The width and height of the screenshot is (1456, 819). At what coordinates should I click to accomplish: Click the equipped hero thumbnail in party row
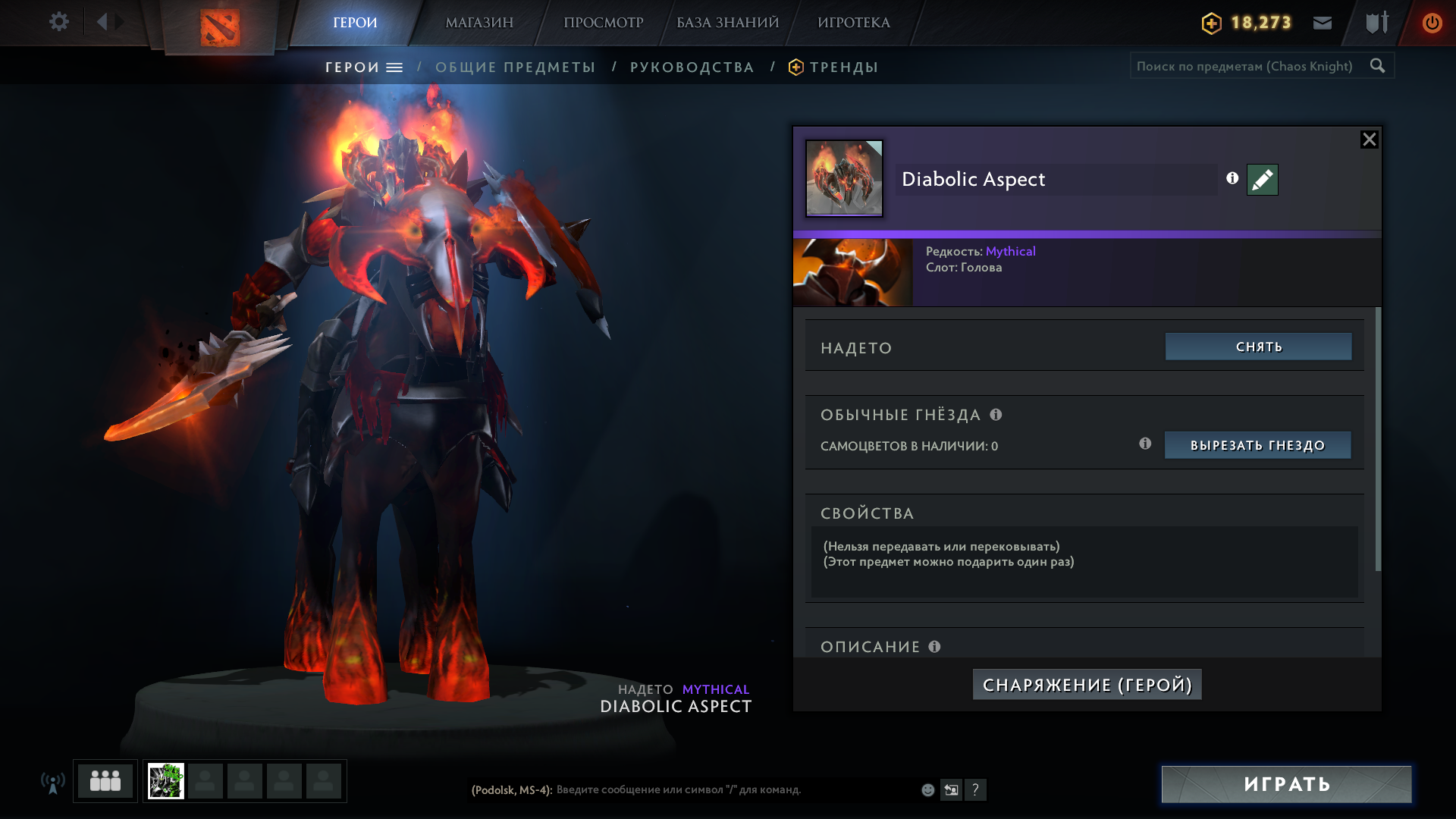click(168, 780)
